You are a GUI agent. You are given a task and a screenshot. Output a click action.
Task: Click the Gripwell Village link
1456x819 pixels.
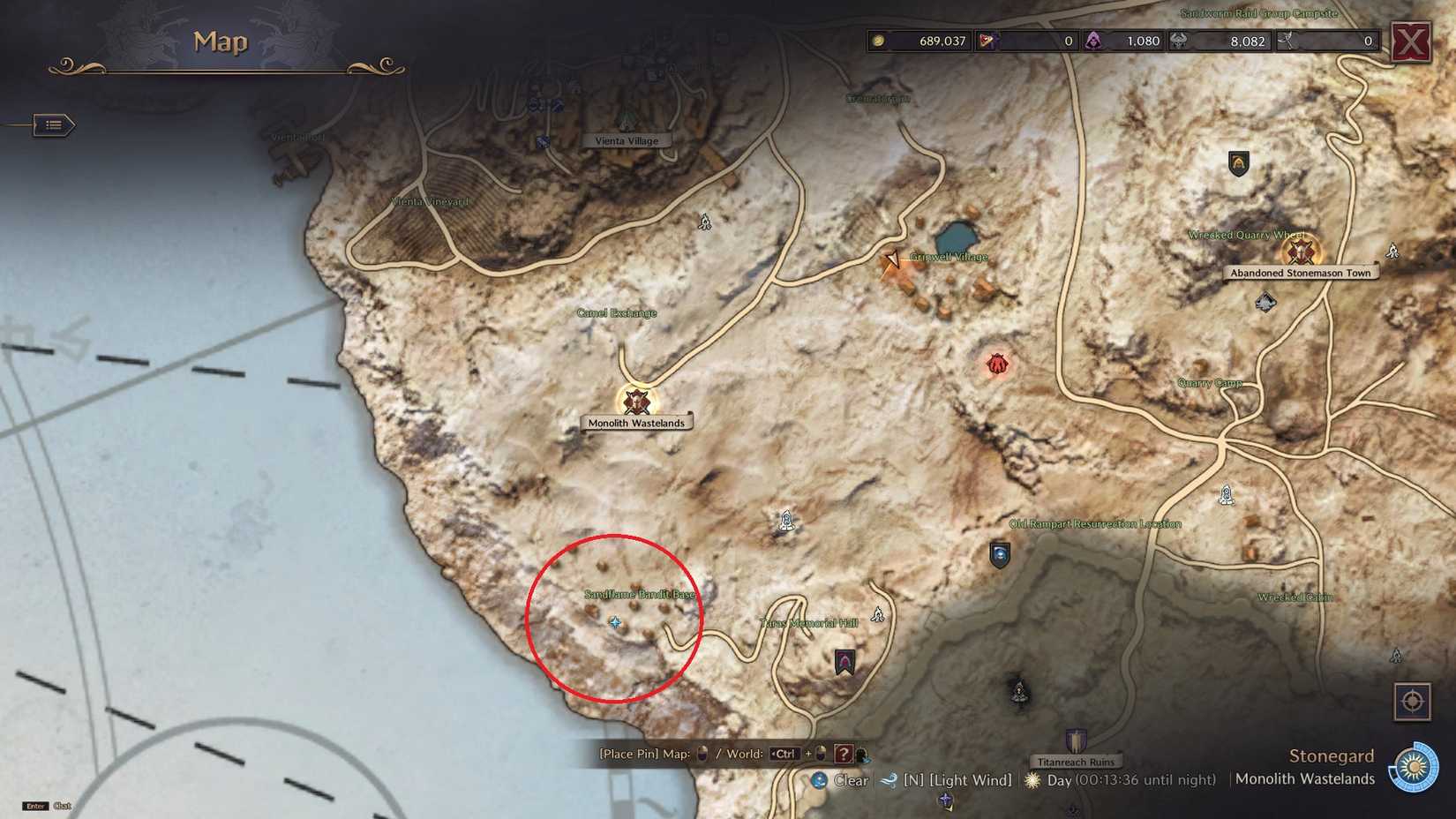pos(948,256)
